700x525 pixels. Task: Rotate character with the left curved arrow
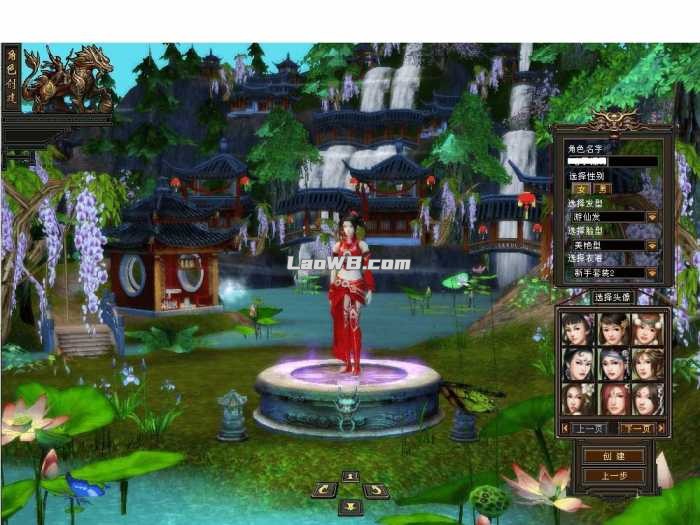(324, 490)
